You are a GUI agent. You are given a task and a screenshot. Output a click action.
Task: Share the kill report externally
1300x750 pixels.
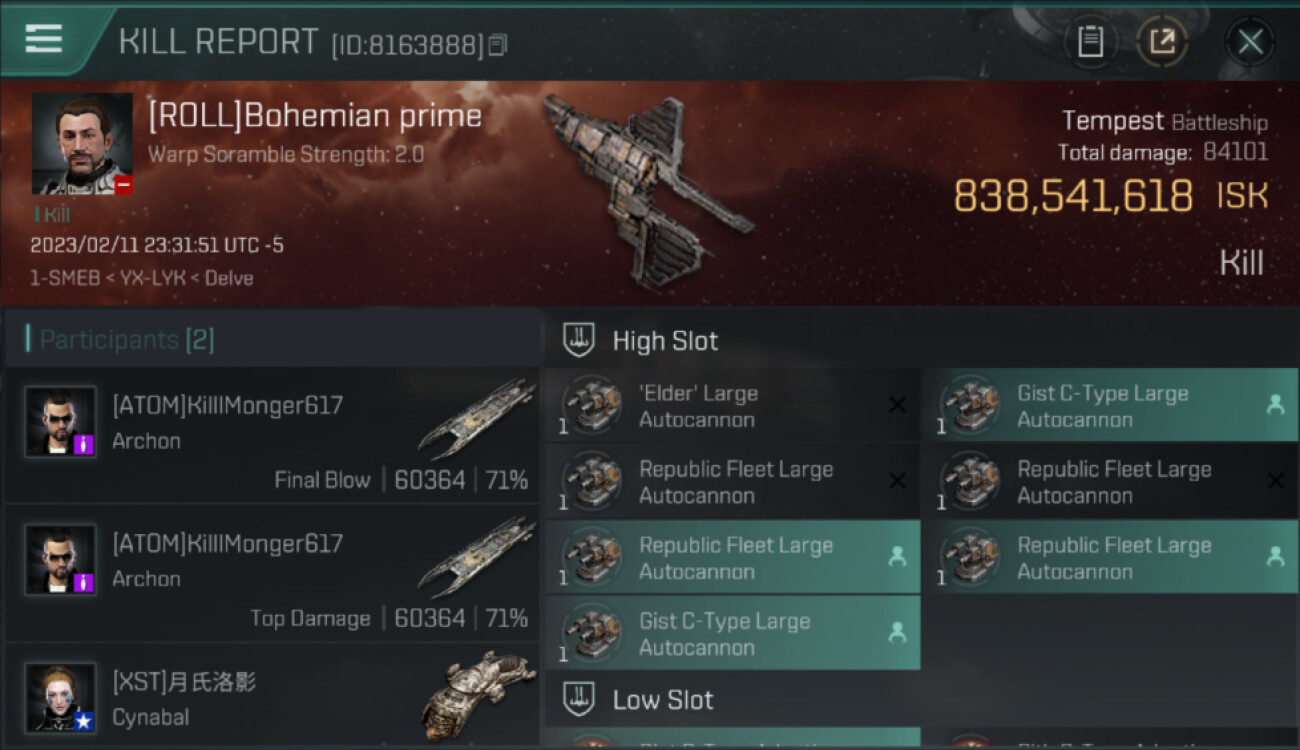click(1162, 42)
